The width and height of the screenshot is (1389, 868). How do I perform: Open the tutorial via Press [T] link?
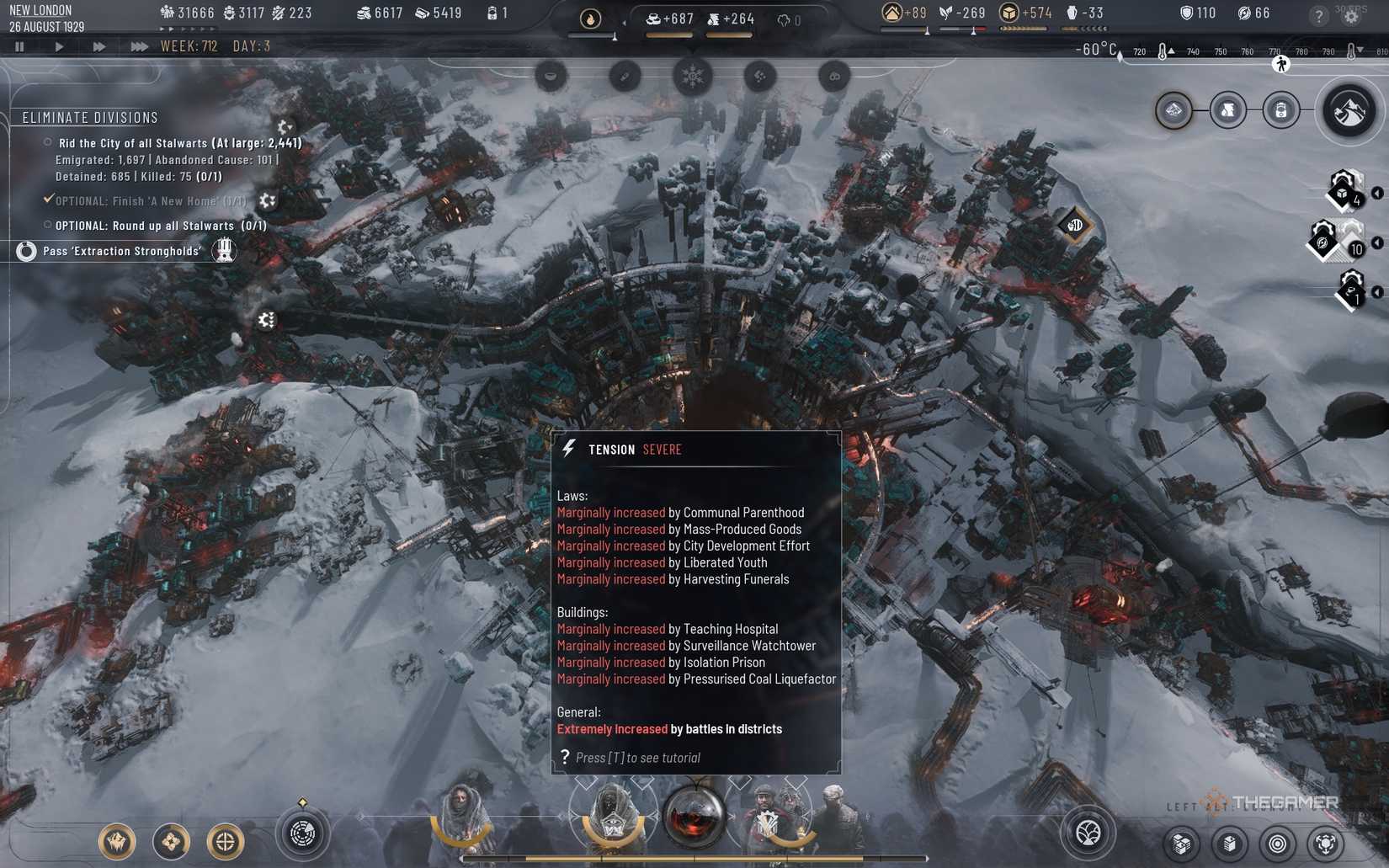coord(637,757)
